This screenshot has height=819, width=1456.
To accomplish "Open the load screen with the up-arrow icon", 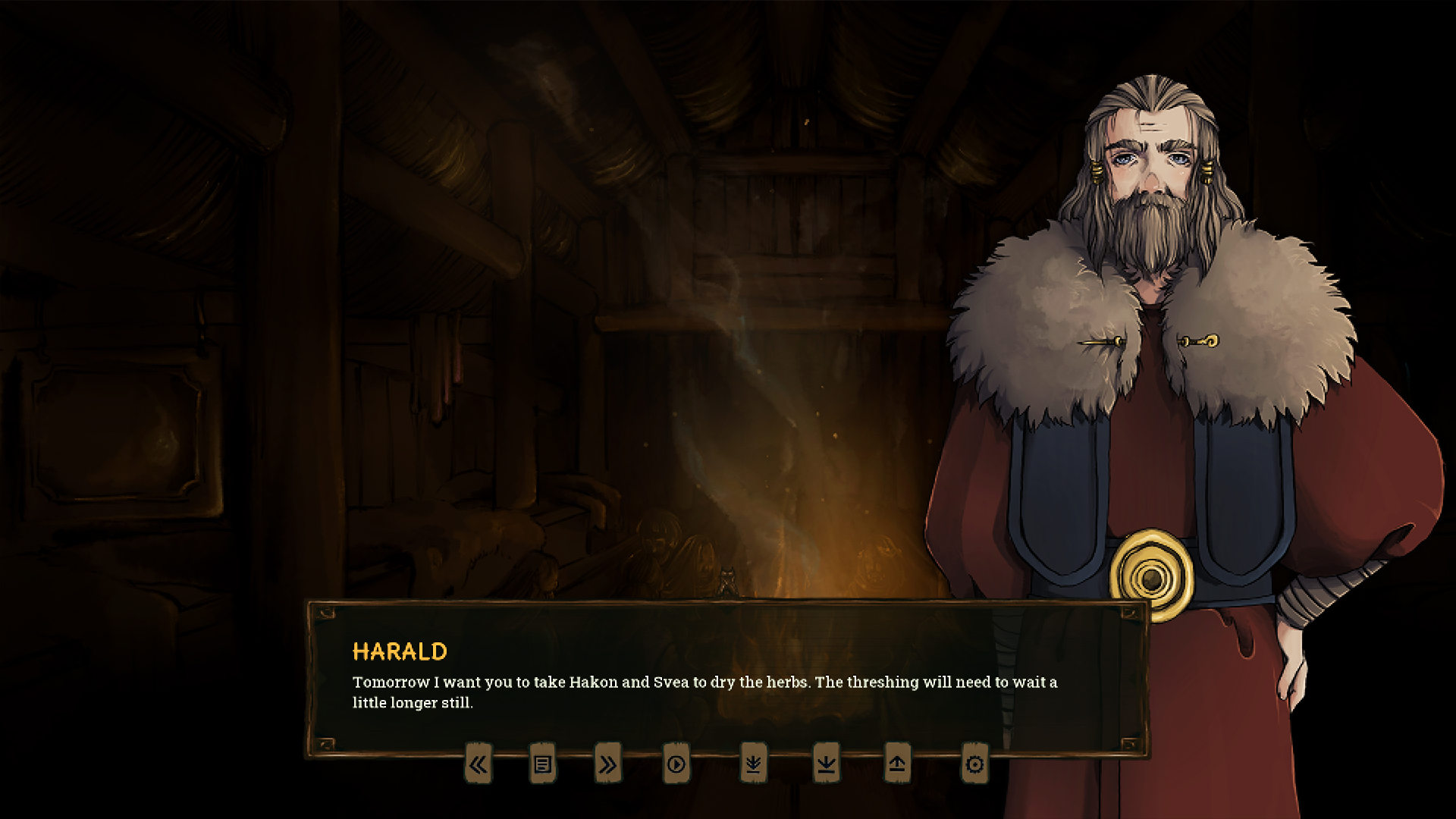I will [x=898, y=765].
